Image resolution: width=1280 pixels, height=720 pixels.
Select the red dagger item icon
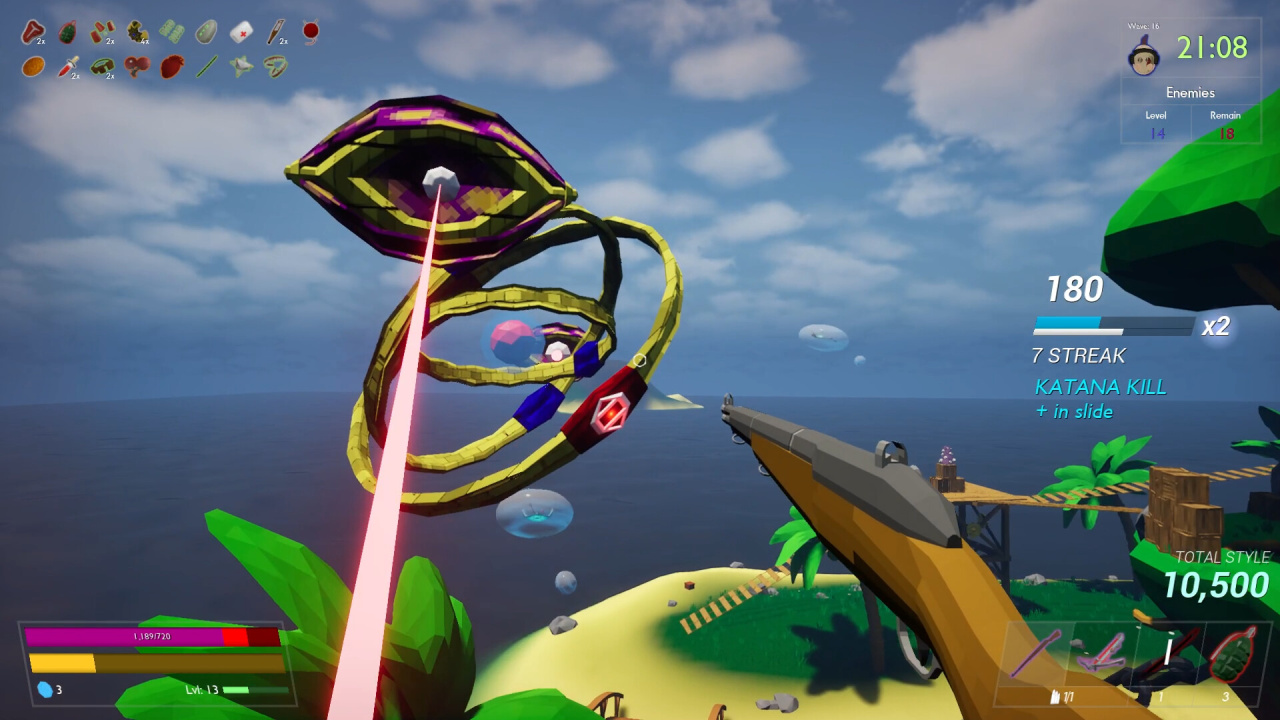click(x=67, y=67)
